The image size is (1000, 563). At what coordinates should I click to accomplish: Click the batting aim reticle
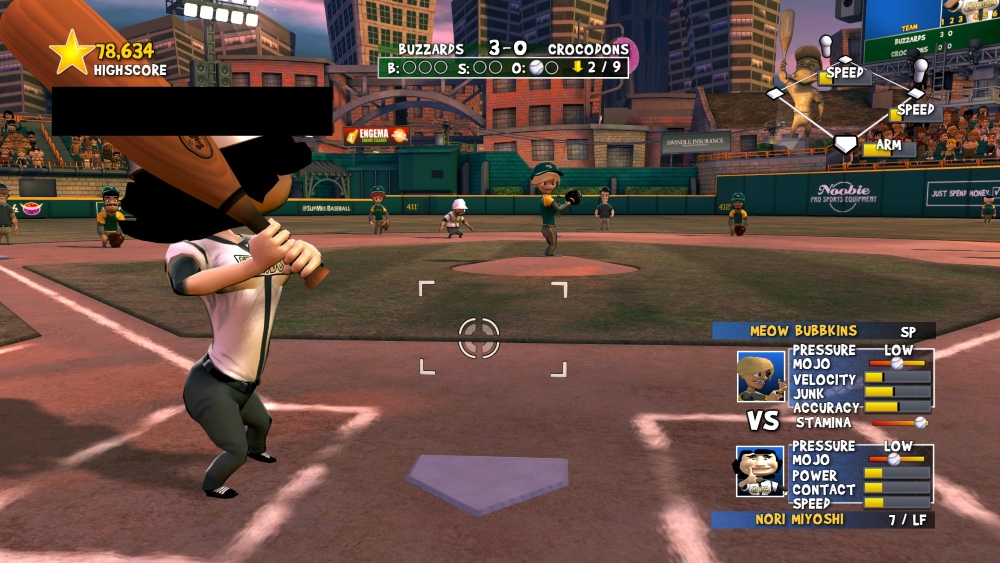pyautogui.click(x=479, y=337)
